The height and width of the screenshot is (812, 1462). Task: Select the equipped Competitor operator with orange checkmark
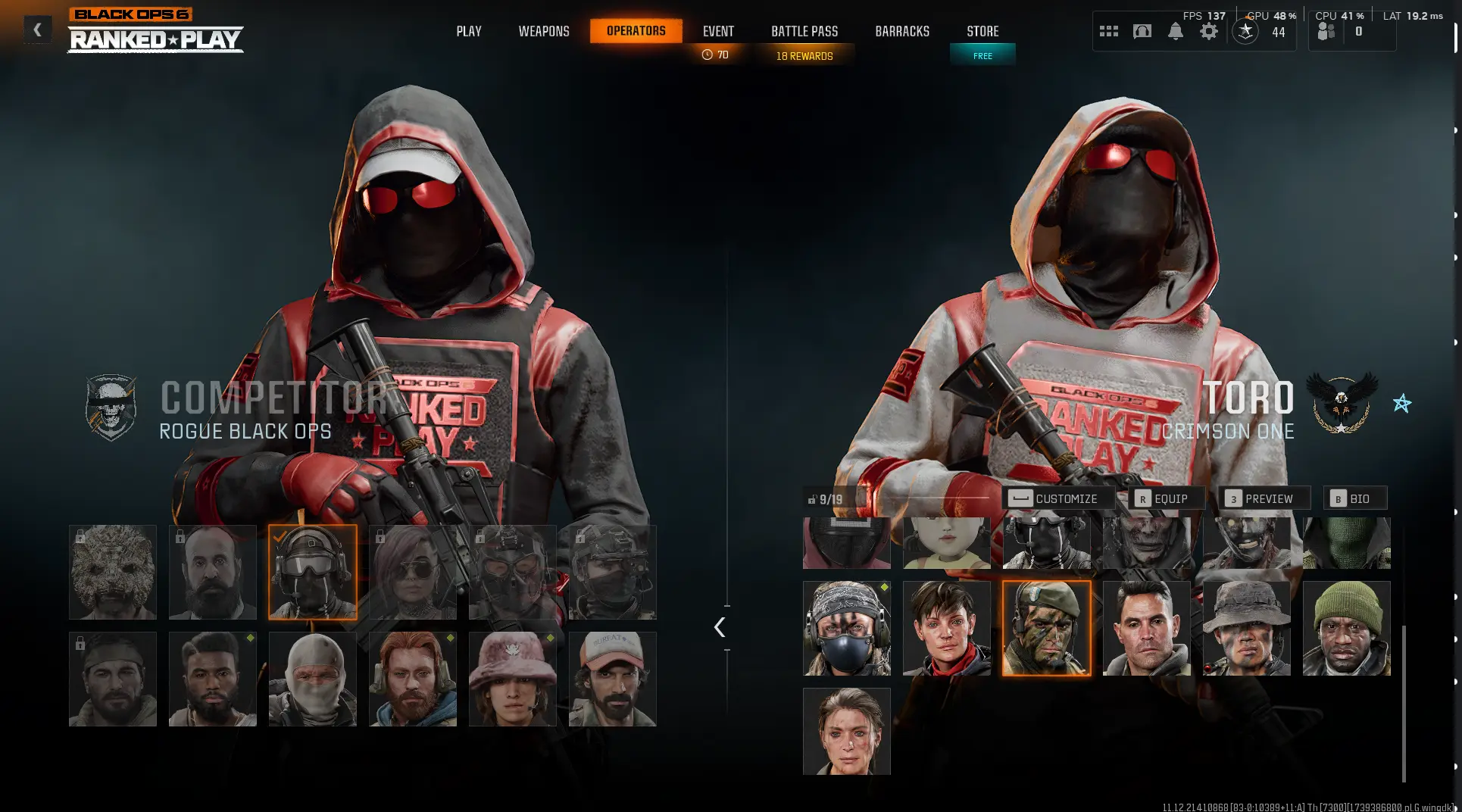[312, 571]
